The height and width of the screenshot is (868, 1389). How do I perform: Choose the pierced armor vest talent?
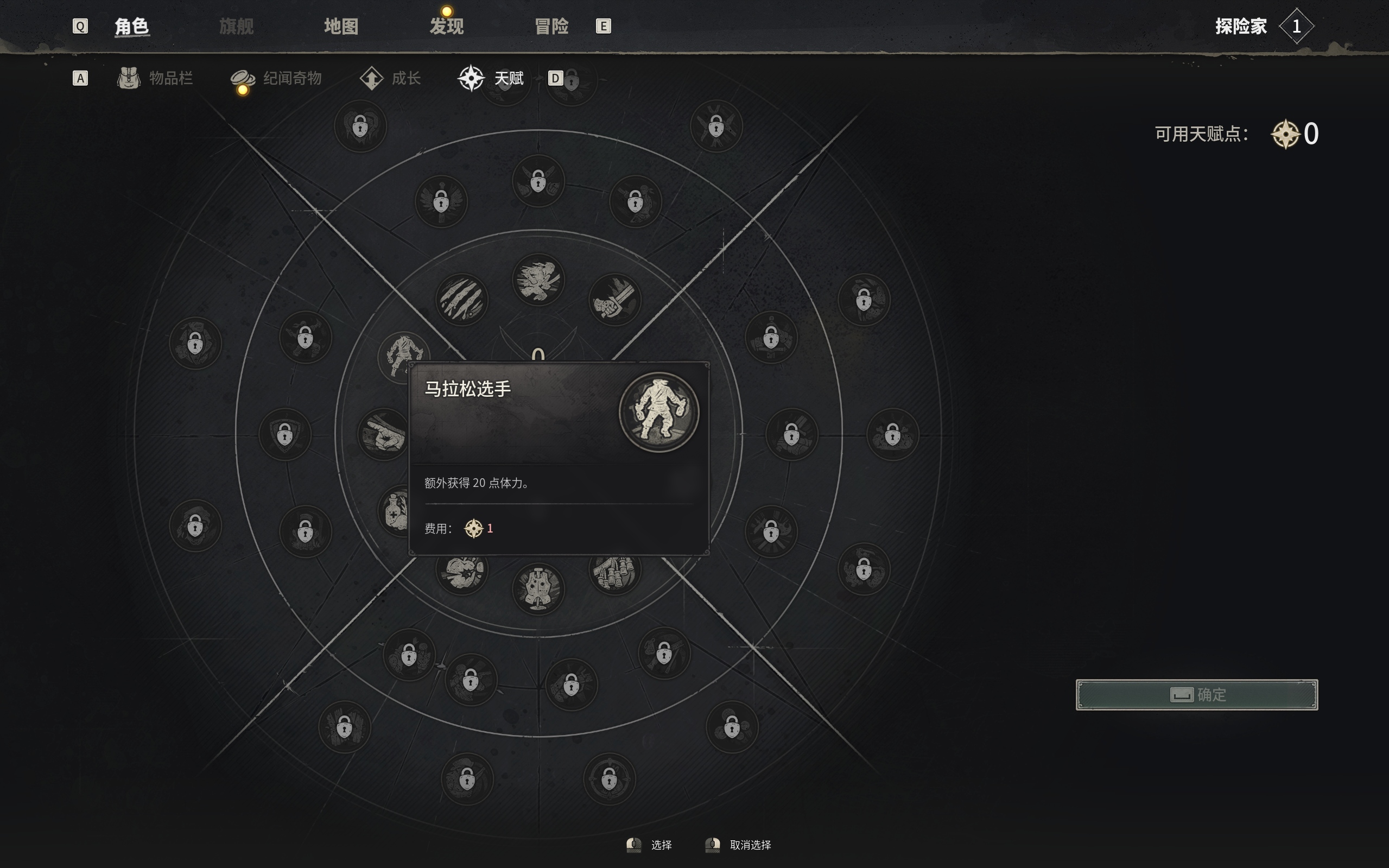[x=538, y=588]
